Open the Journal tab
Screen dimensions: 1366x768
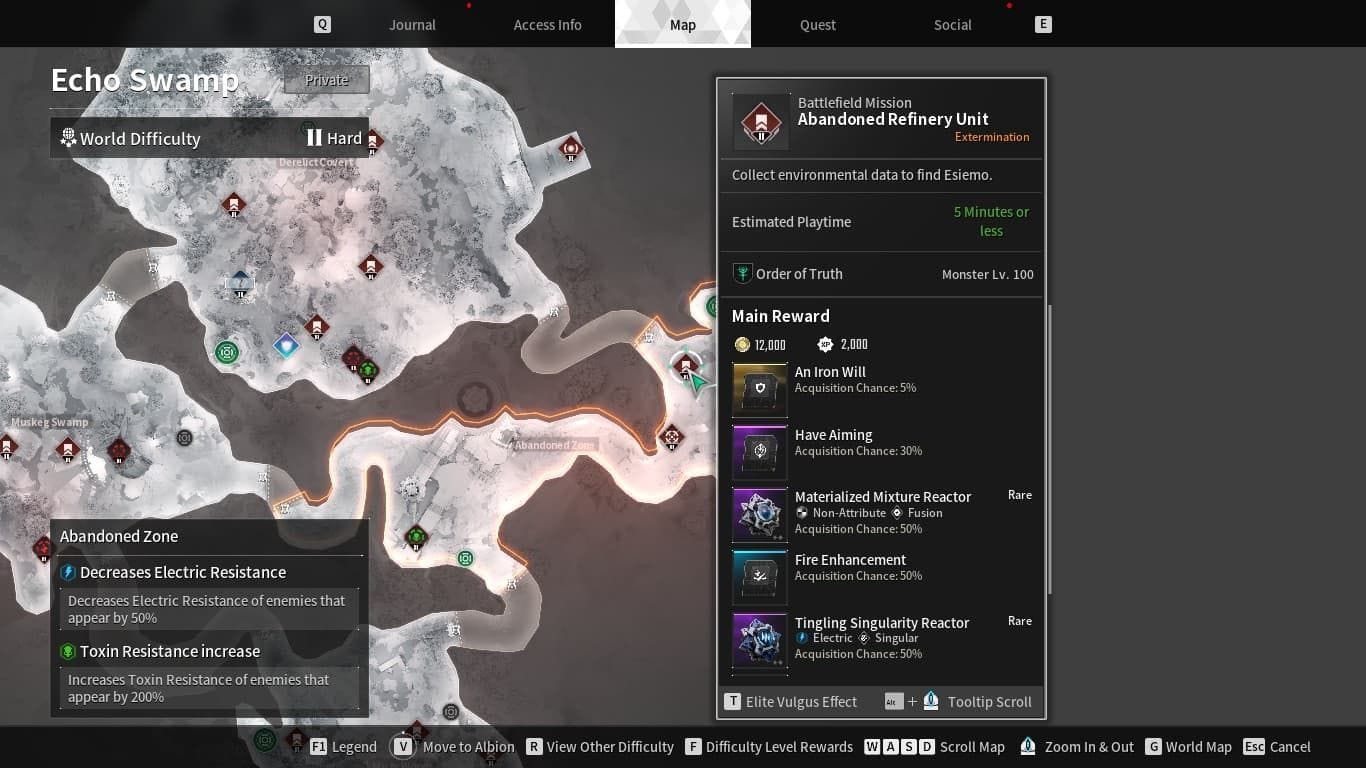(x=412, y=24)
